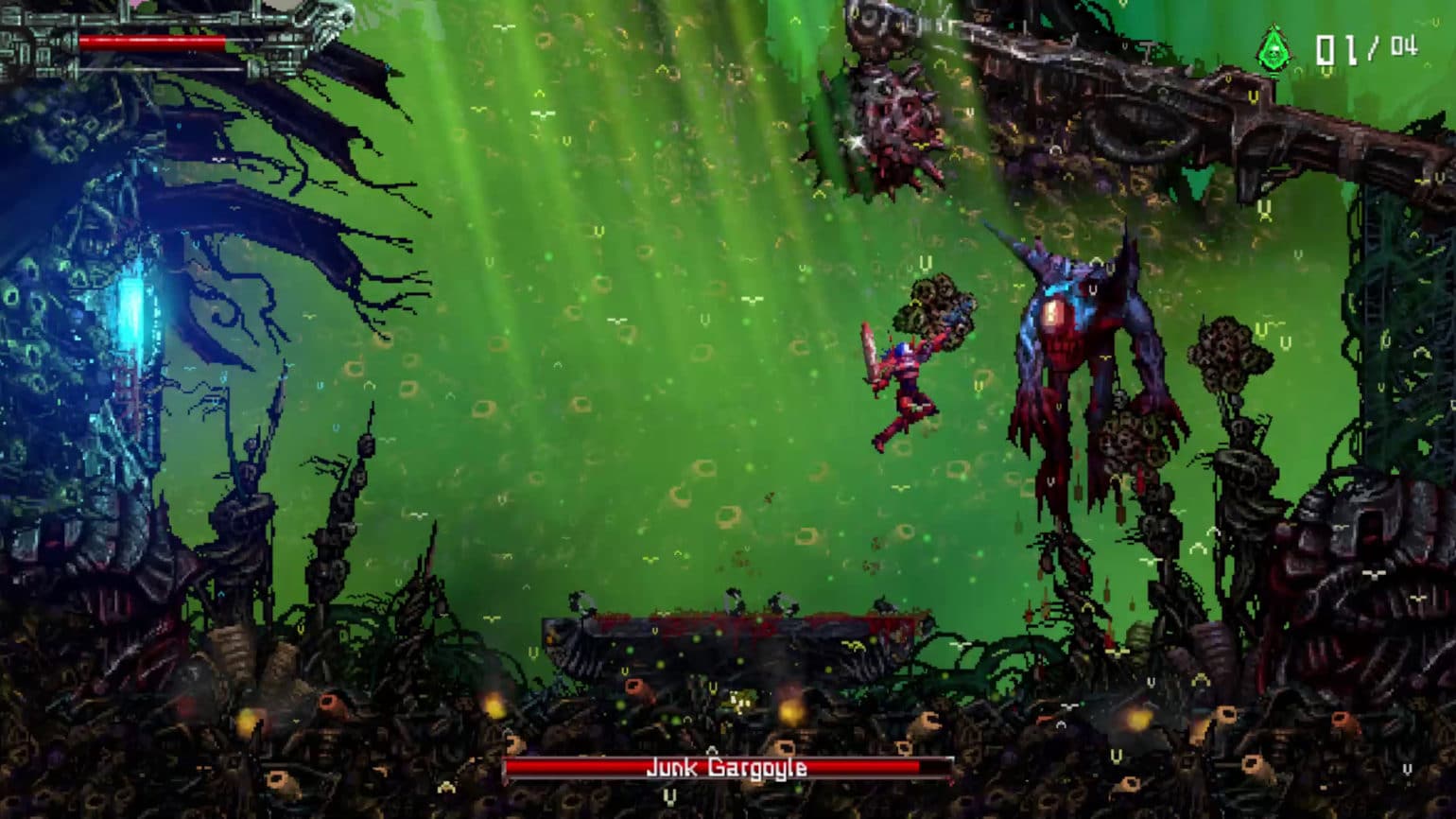
Task: Click the green gem collectible icon
Action: coord(1273,49)
